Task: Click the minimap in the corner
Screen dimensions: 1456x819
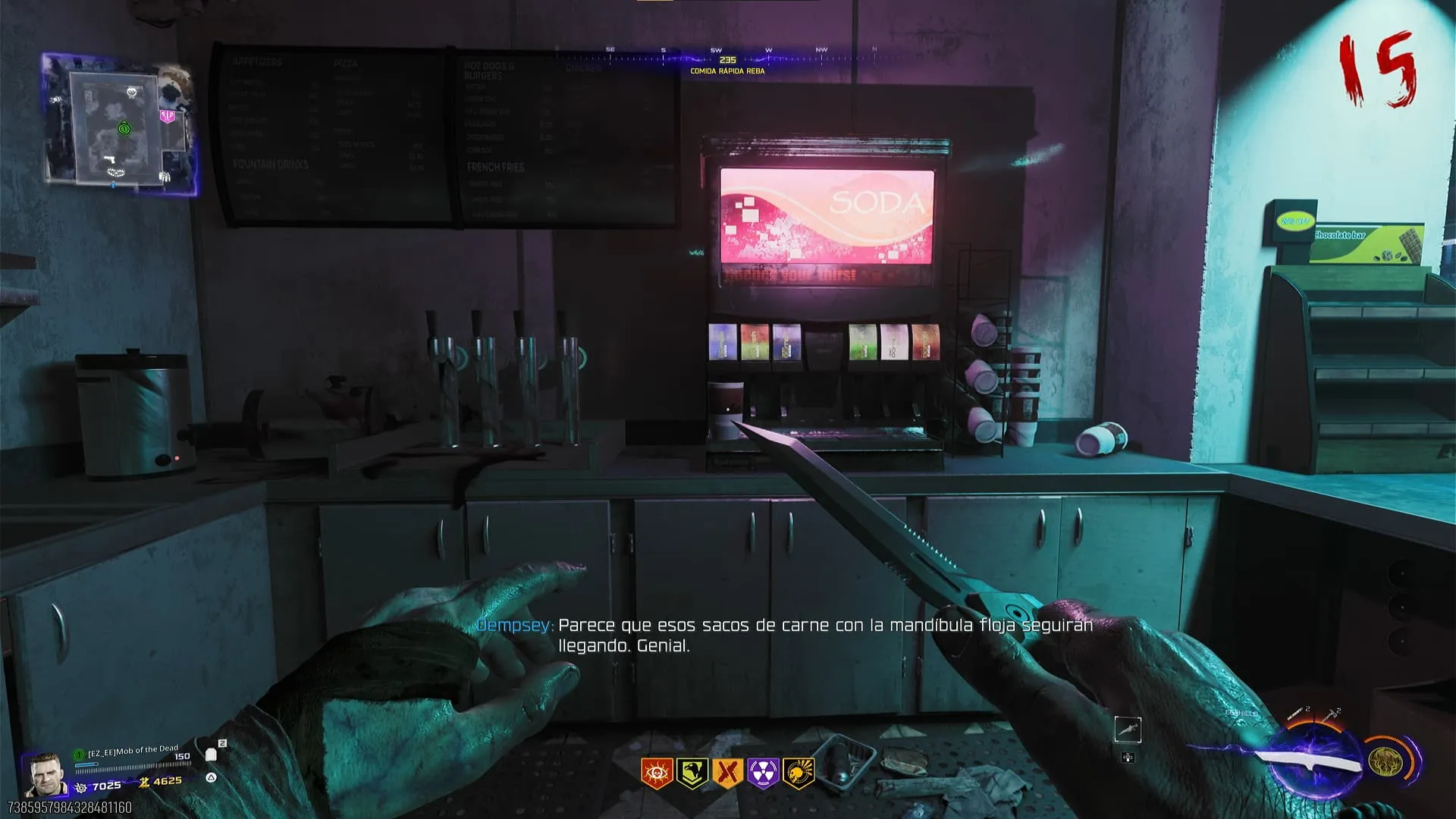Action: [121, 125]
